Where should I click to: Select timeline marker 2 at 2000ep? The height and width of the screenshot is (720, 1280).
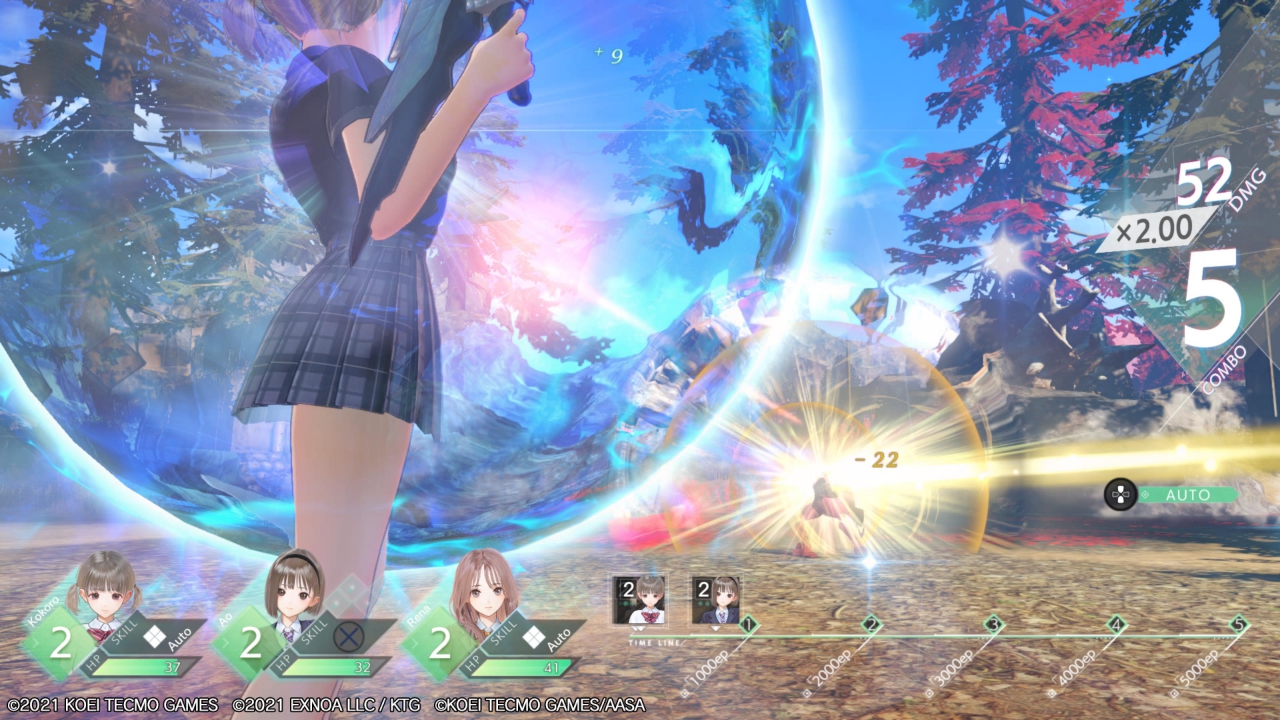pos(871,626)
